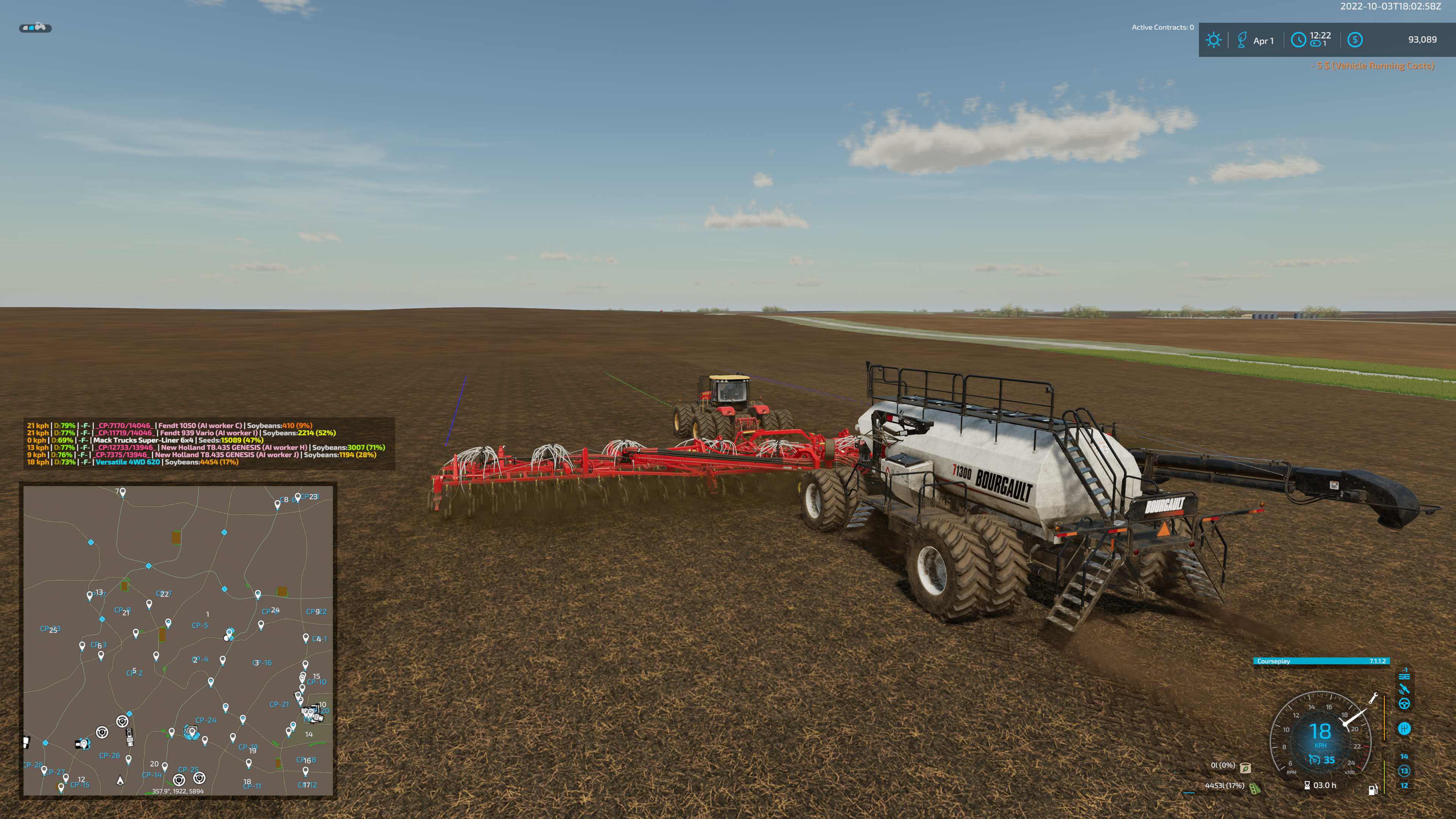Click the sun weather icon

pos(1213,40)
